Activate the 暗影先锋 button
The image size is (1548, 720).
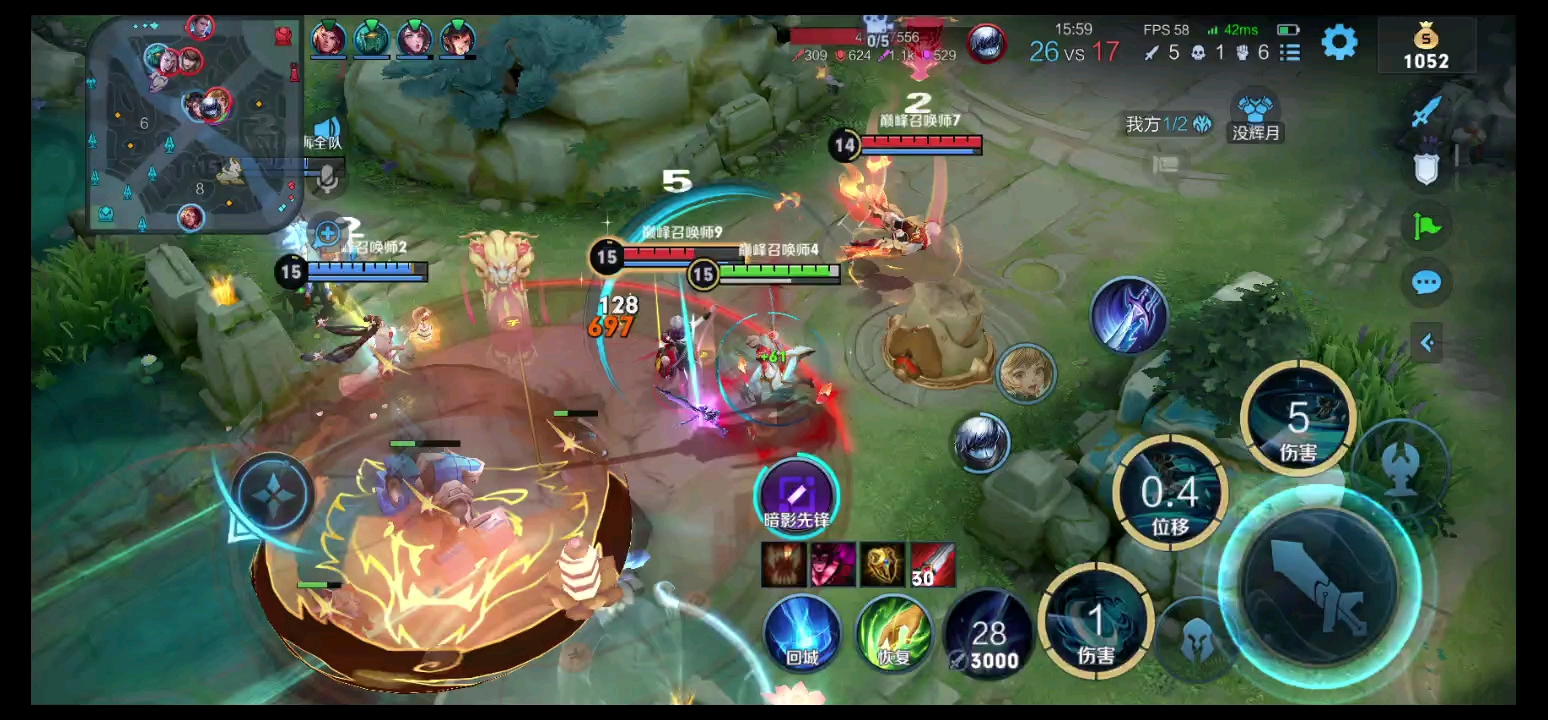(796, 493)
